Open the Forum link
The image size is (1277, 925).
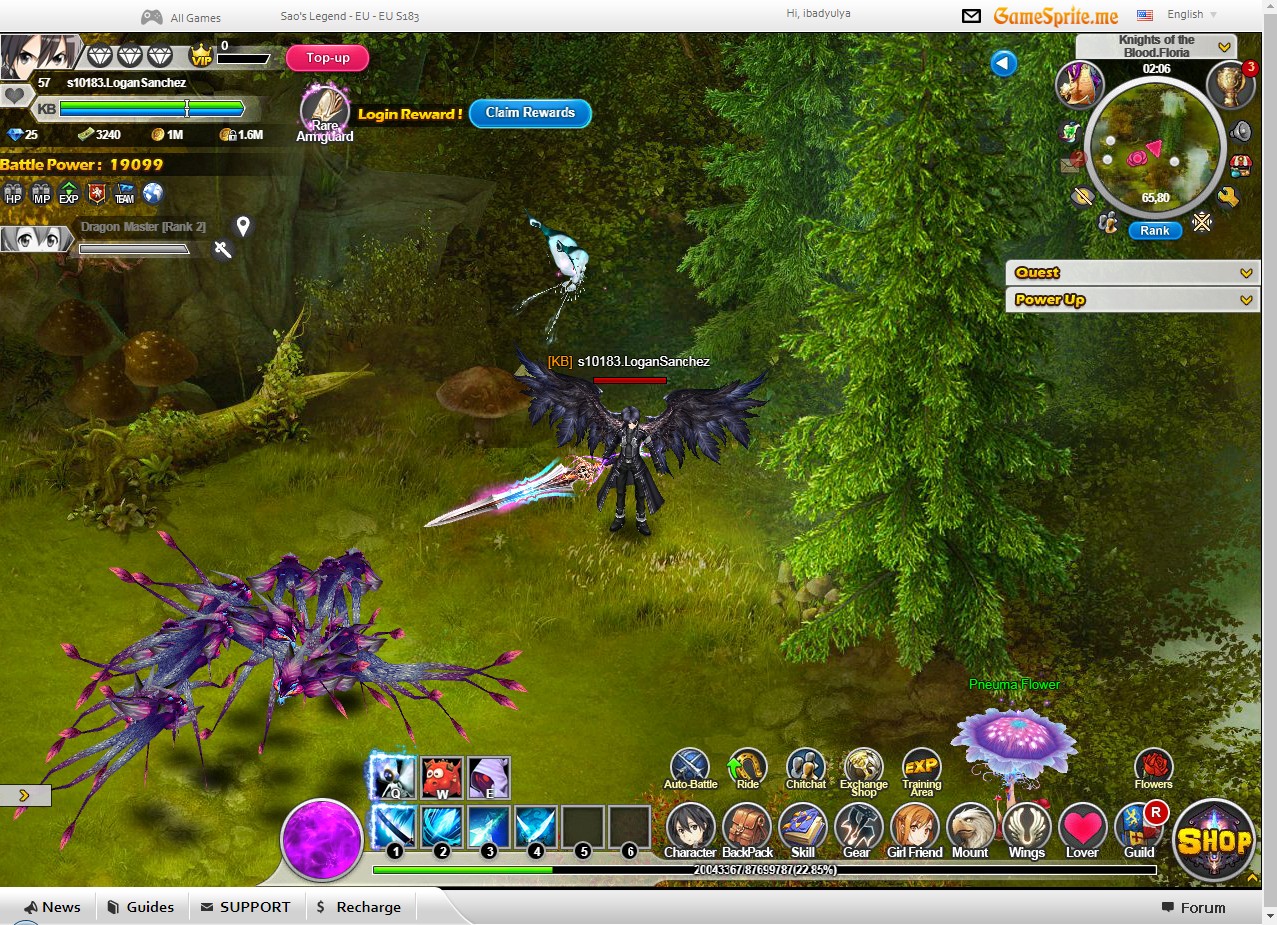[x=1193, y=908]
